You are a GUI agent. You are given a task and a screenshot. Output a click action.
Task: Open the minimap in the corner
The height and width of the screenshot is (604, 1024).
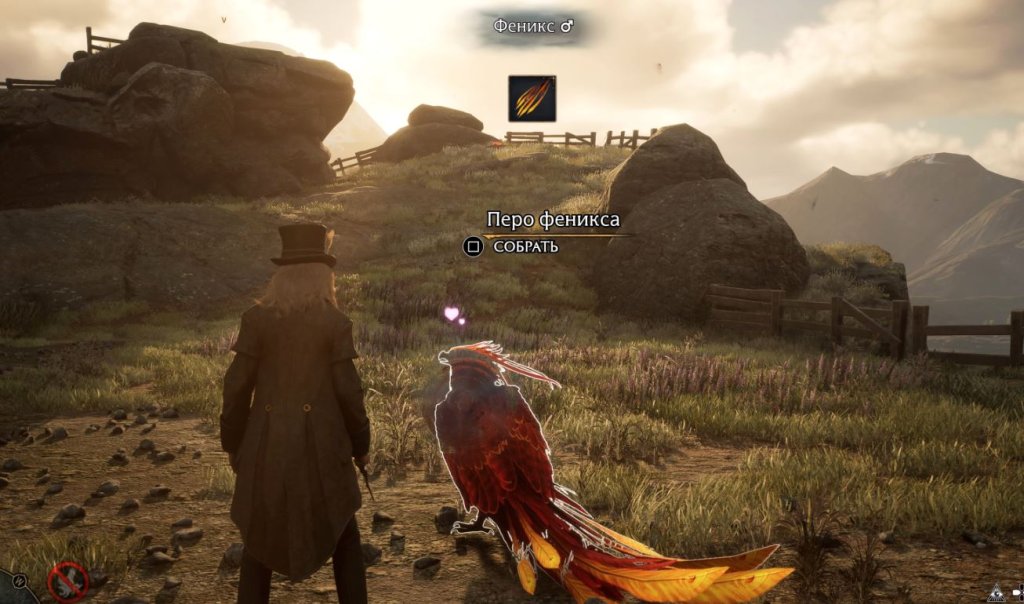12,588
